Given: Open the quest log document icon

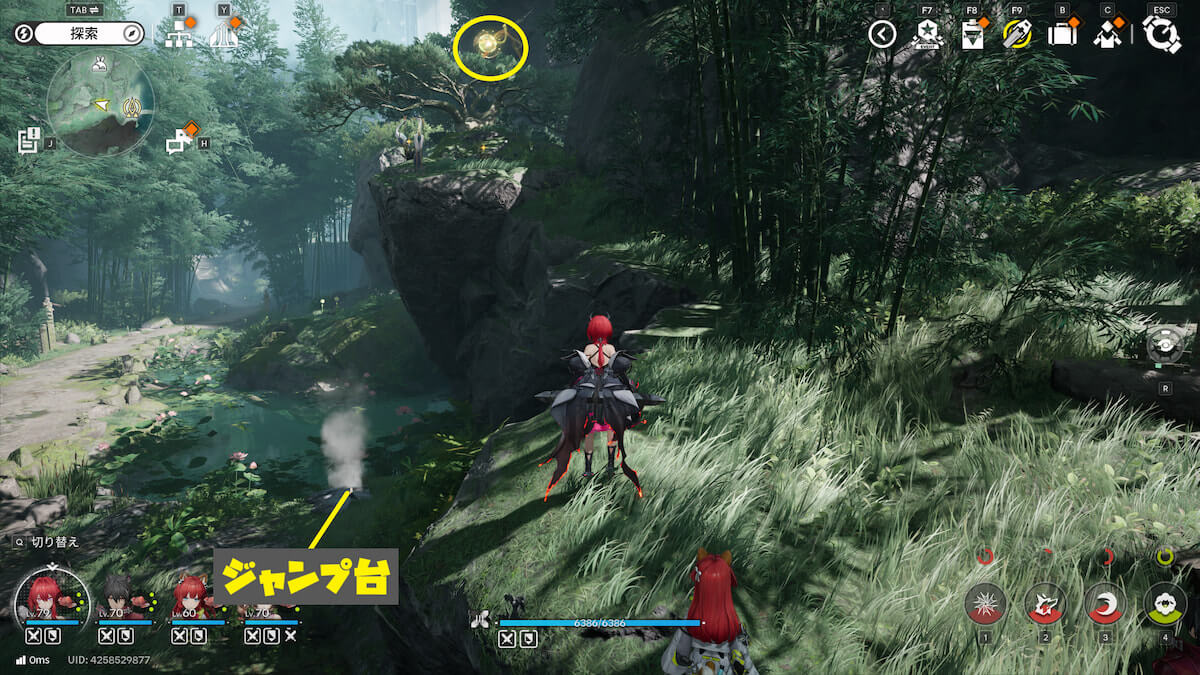Looking at the screenshot, I should pos(29,140).
